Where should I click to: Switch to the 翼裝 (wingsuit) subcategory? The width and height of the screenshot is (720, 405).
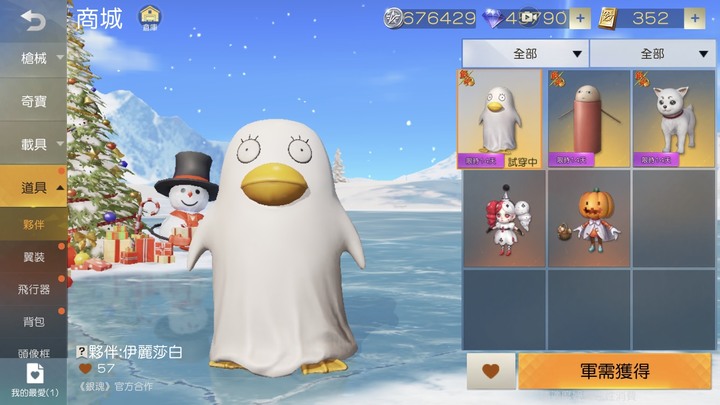click(x=33, y=257)
